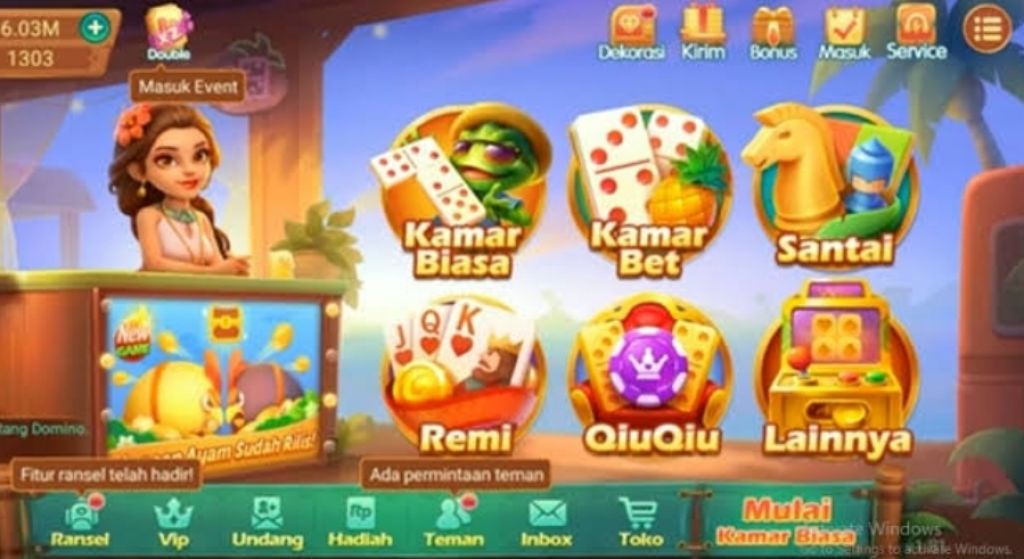Claim rewards from Hadiah
Viewport: 1024px width, 559px height.
[360, 522]
